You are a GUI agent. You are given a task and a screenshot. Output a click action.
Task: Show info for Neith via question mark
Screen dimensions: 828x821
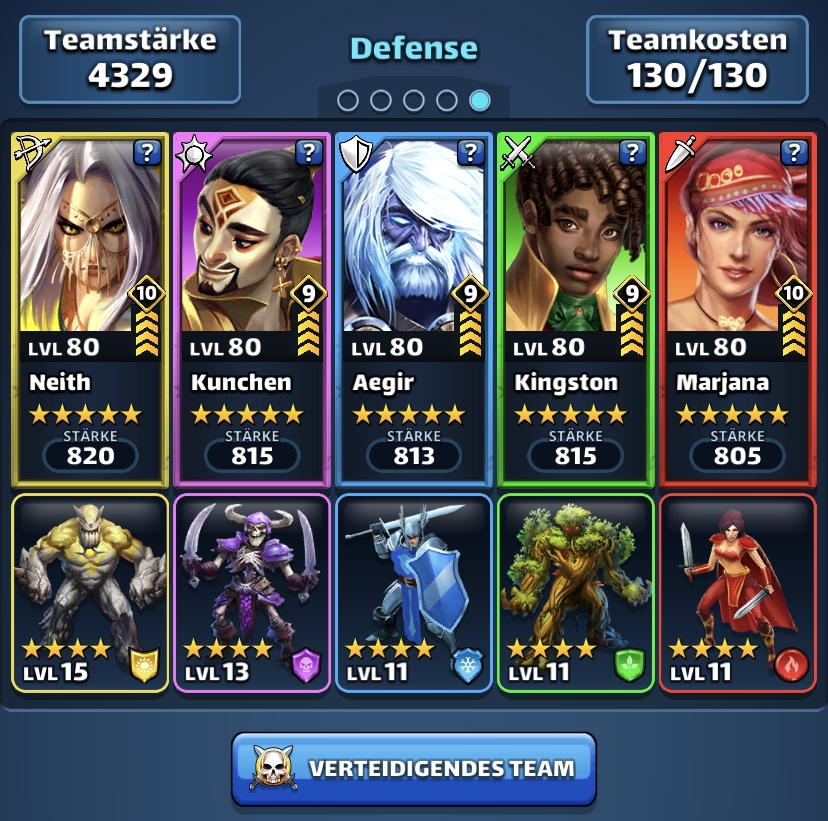point(147,152)
